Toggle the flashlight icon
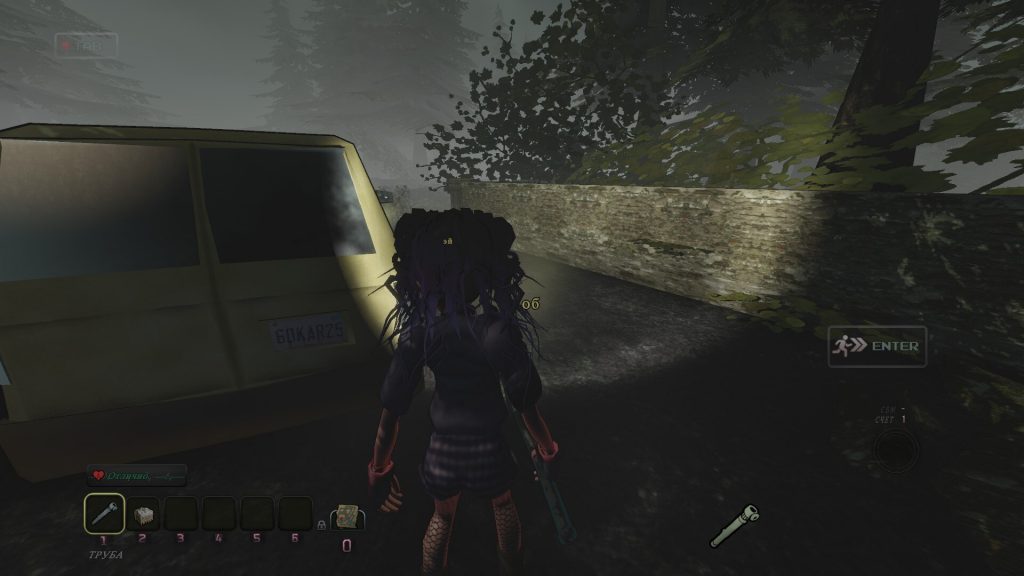The width and height of the screenshot is (1024, 576). [x=735, y=526]
